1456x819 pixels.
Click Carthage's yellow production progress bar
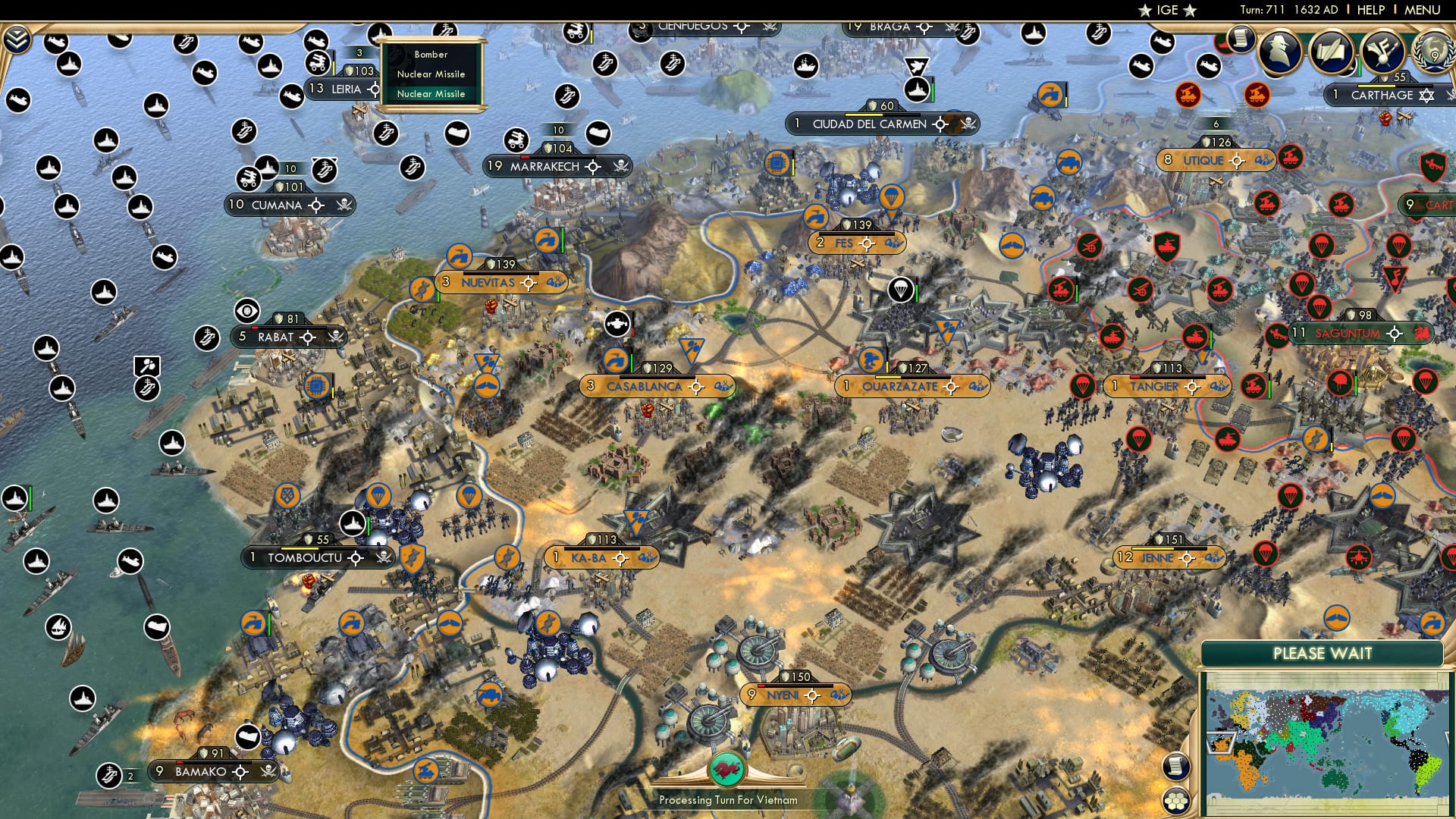click(1375, 86)
